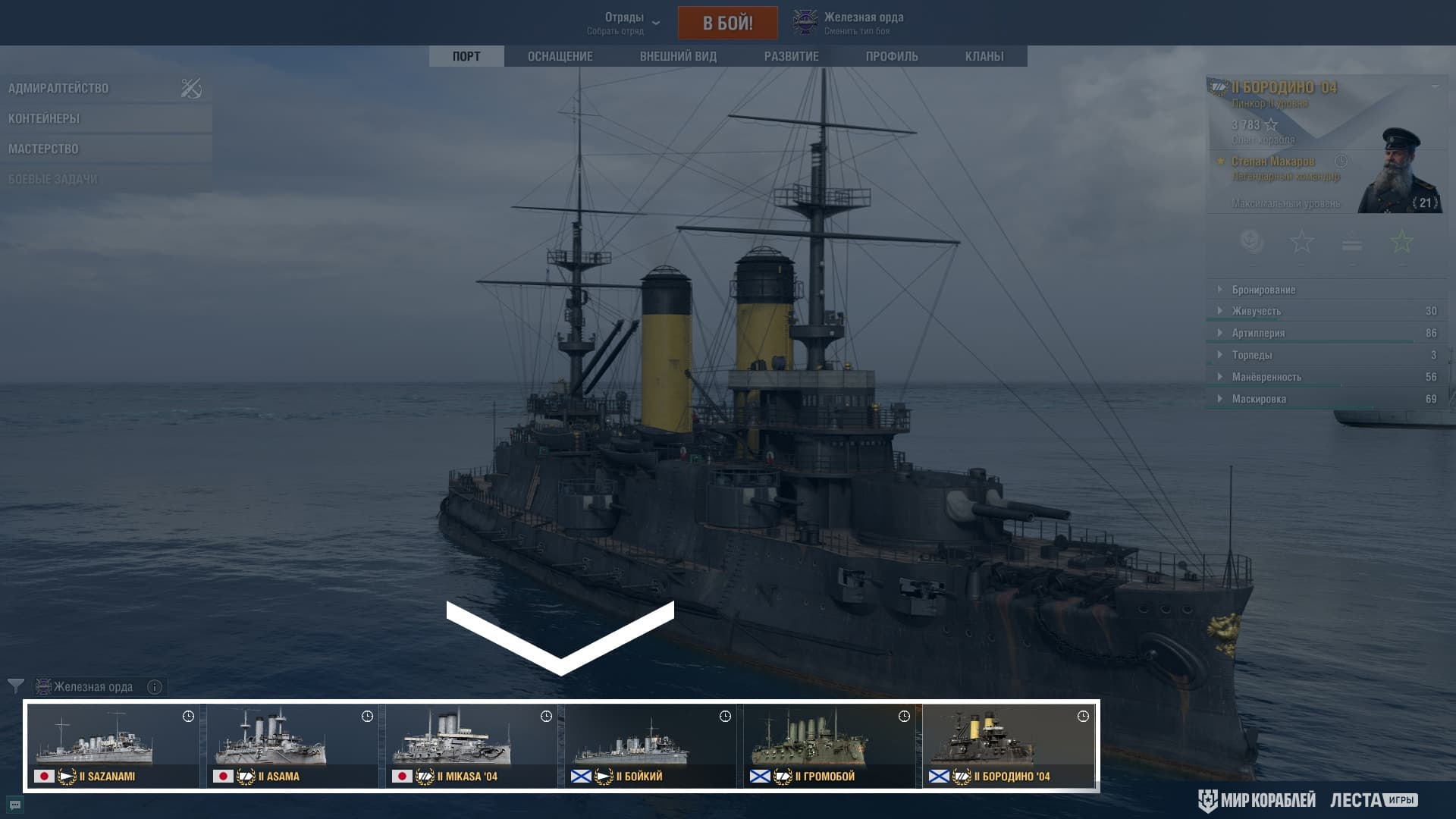Open the Контейнеры menu entry
This screenshot has height=819, width=1456.
click(x=44, y=118)
